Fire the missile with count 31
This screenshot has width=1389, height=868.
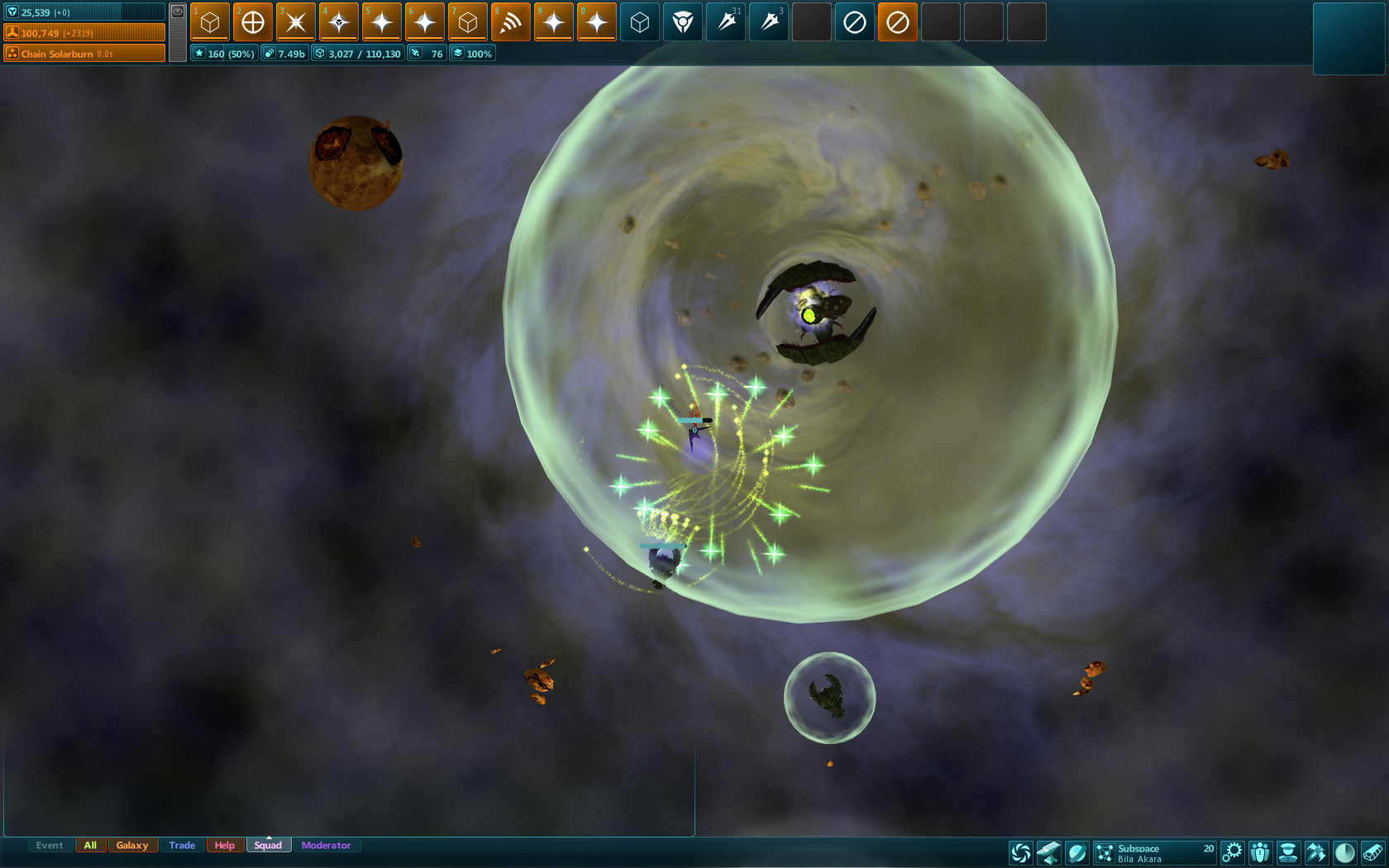(726, 22)
